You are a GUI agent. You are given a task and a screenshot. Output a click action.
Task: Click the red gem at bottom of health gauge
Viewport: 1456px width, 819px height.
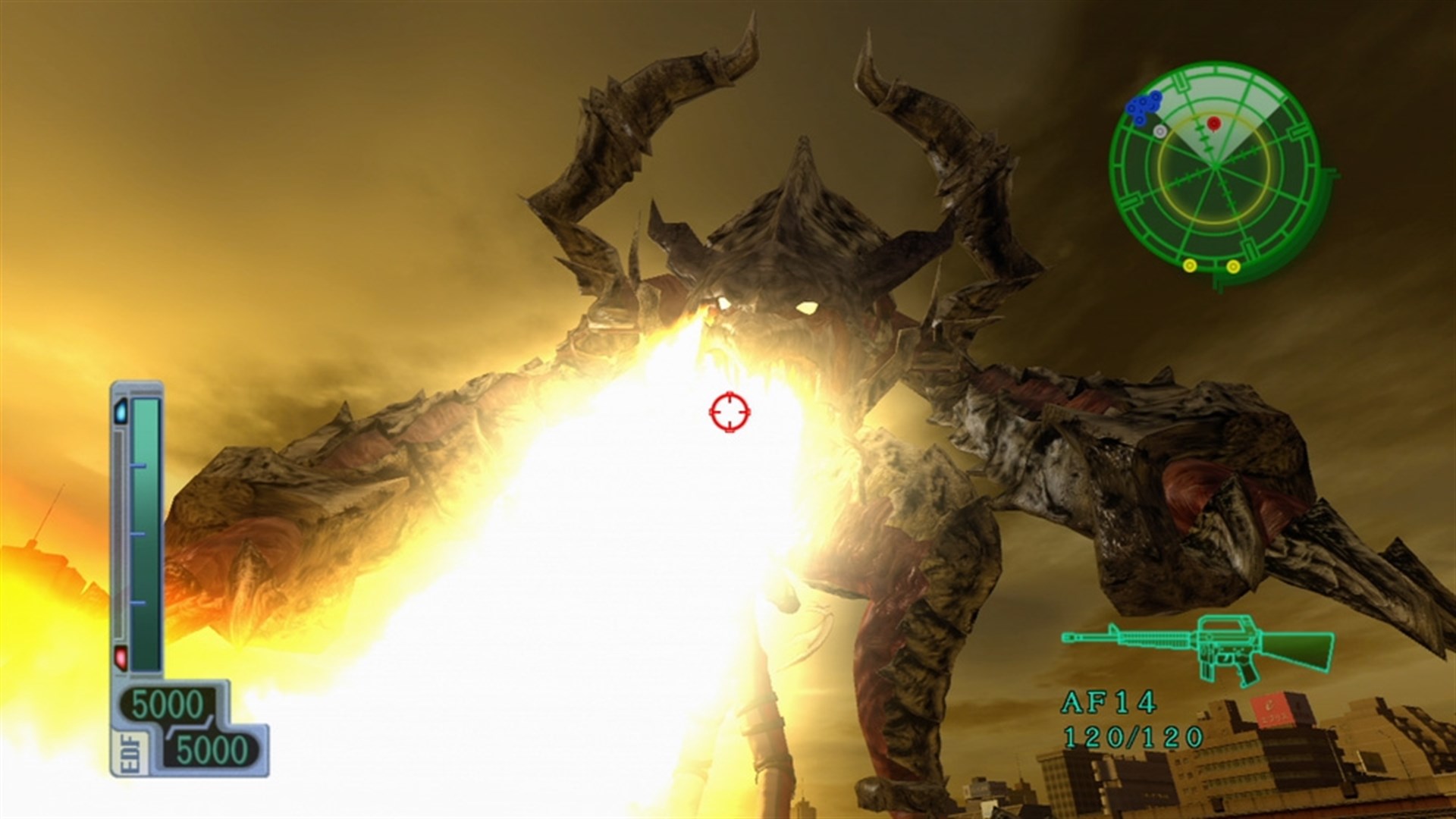120,657
